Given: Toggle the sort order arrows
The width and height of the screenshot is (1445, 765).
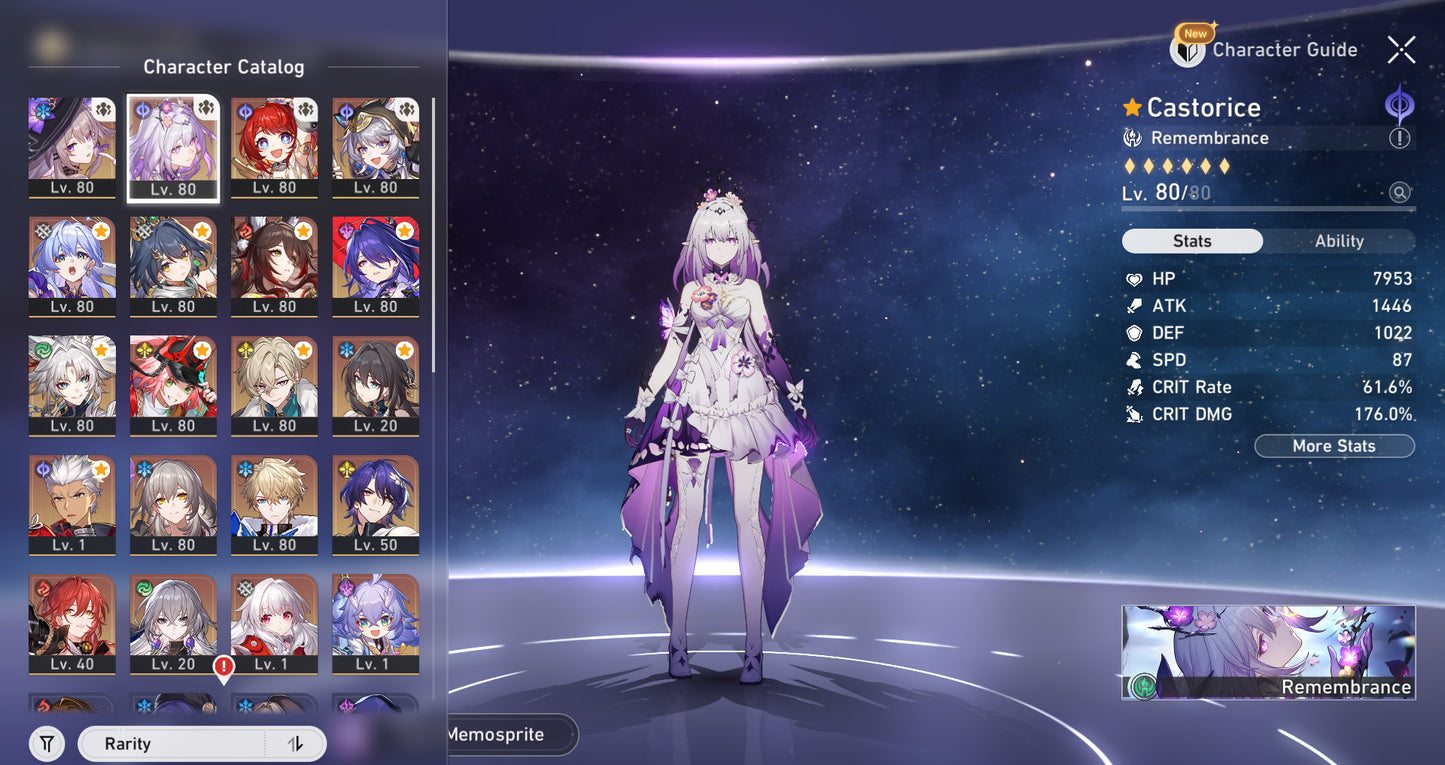Looking at the screenshot, I should click(x=295, y=744).
